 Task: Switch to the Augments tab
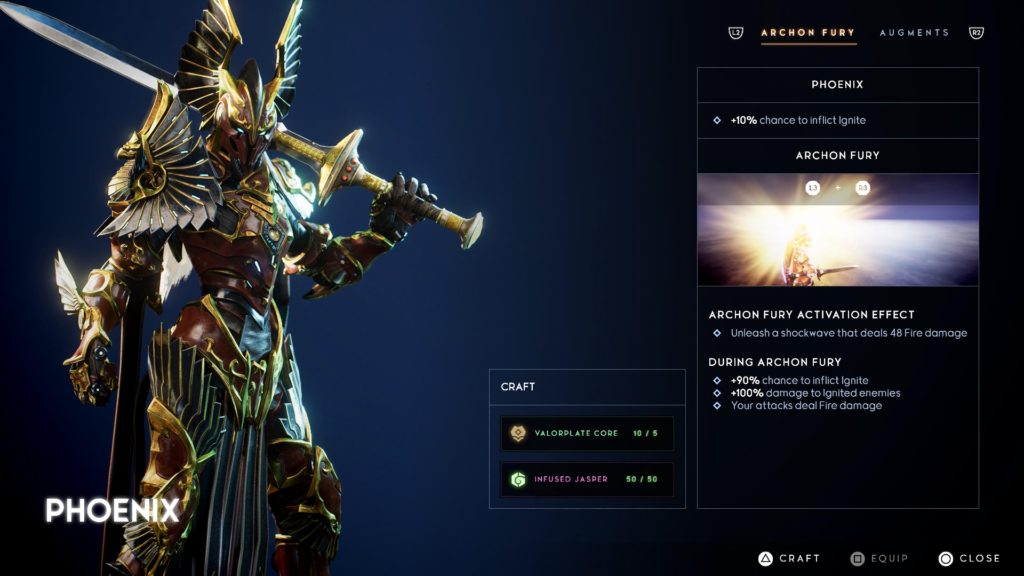click(x=914, y=33)
